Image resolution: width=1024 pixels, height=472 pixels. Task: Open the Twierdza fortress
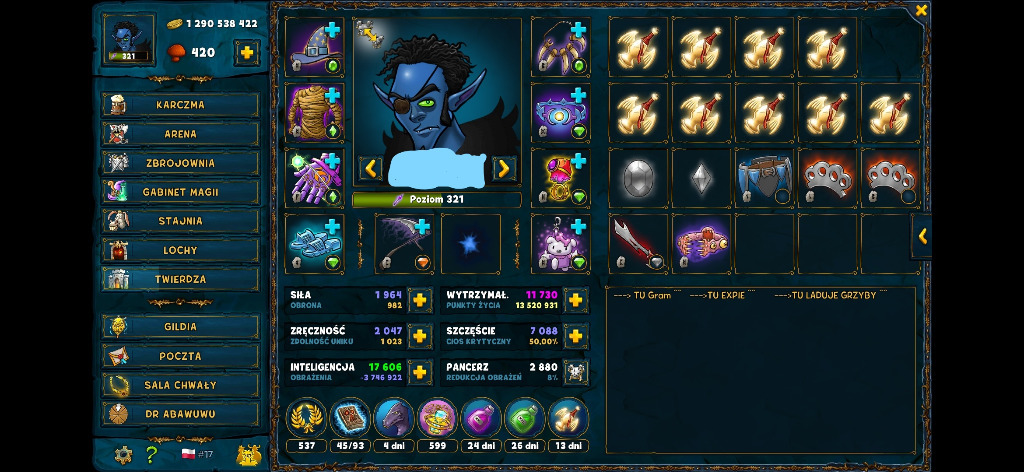[x=180, y=279]
